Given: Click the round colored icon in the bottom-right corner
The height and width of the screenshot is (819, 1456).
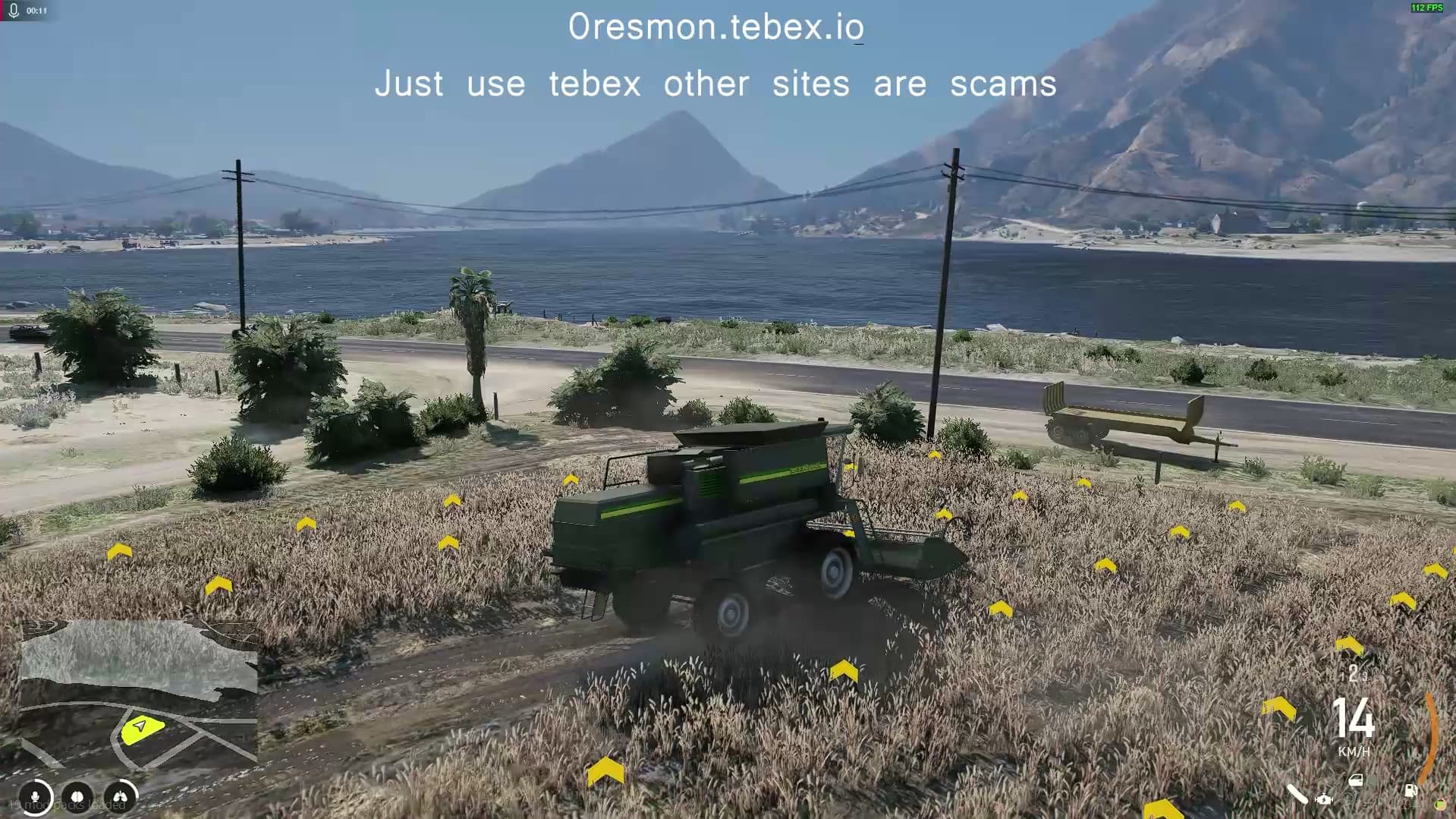Looking at the screenshot, I should coord(1442,805).
